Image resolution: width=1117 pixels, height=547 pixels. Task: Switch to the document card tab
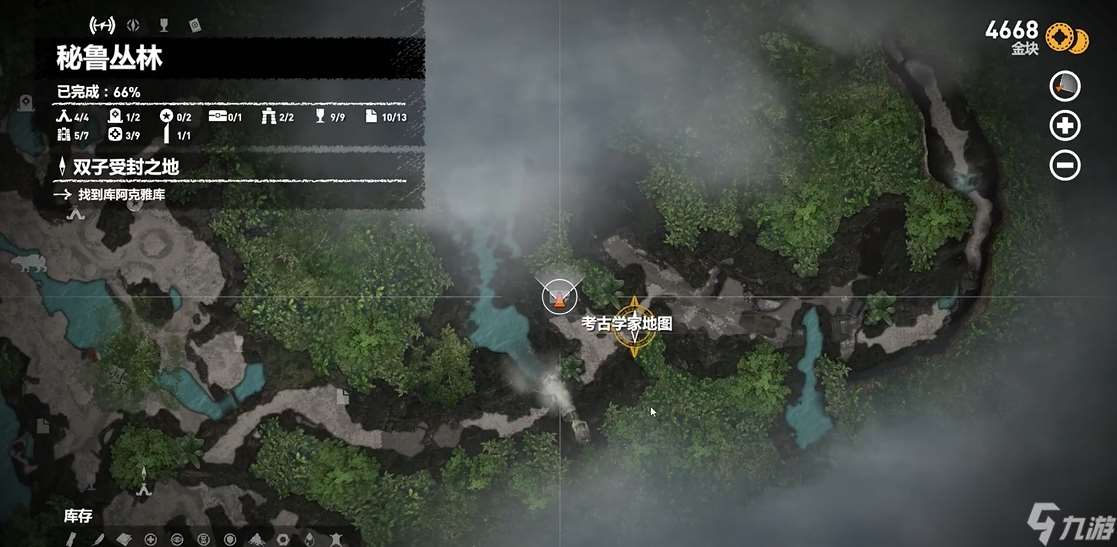pyautogui.click(x=194, y=24)
